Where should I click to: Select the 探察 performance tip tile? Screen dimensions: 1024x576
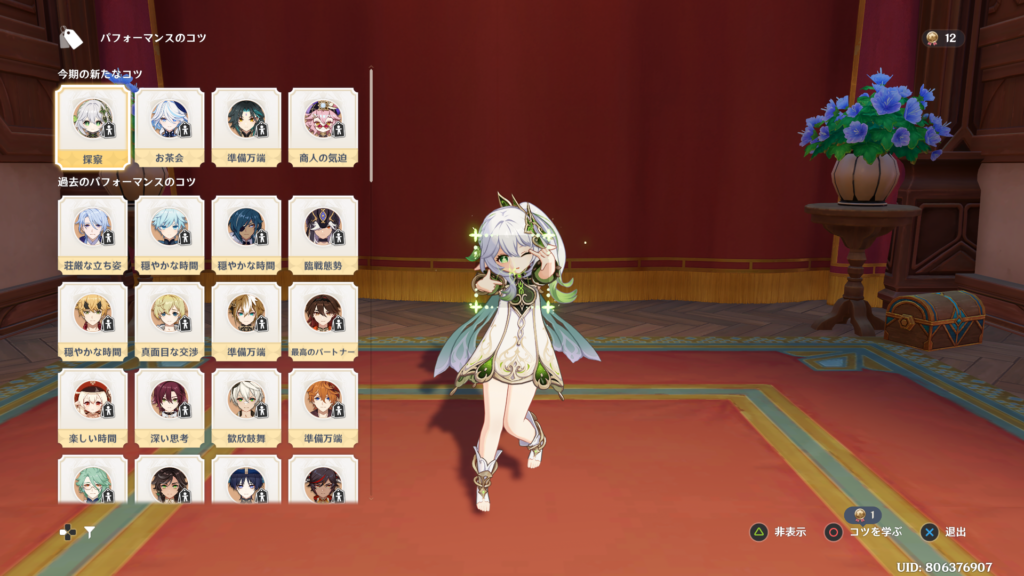tap(92, 126)
